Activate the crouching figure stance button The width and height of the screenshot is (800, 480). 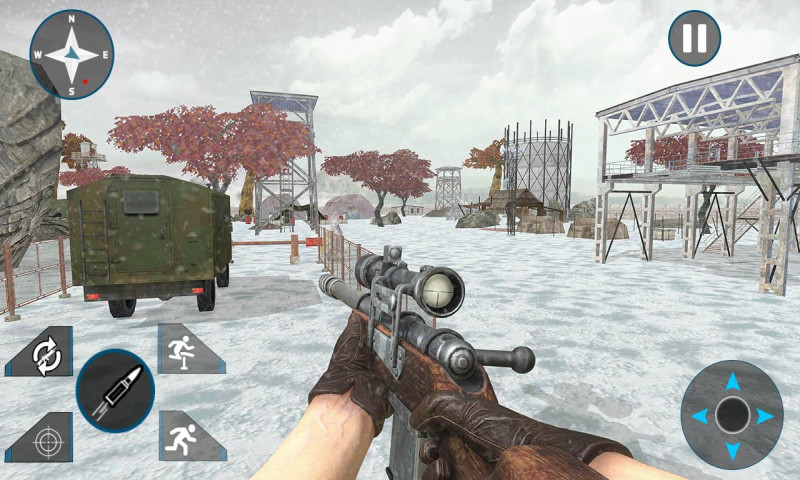pos(185,349)
